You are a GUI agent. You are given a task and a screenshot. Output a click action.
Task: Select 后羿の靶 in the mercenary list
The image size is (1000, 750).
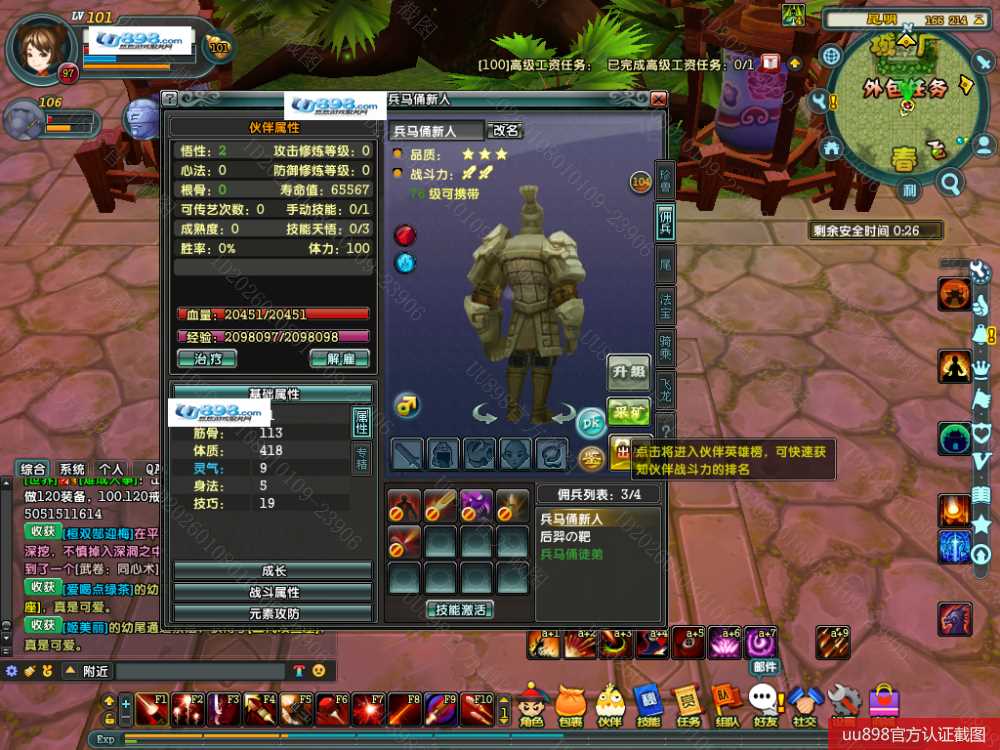click(567, 537)
